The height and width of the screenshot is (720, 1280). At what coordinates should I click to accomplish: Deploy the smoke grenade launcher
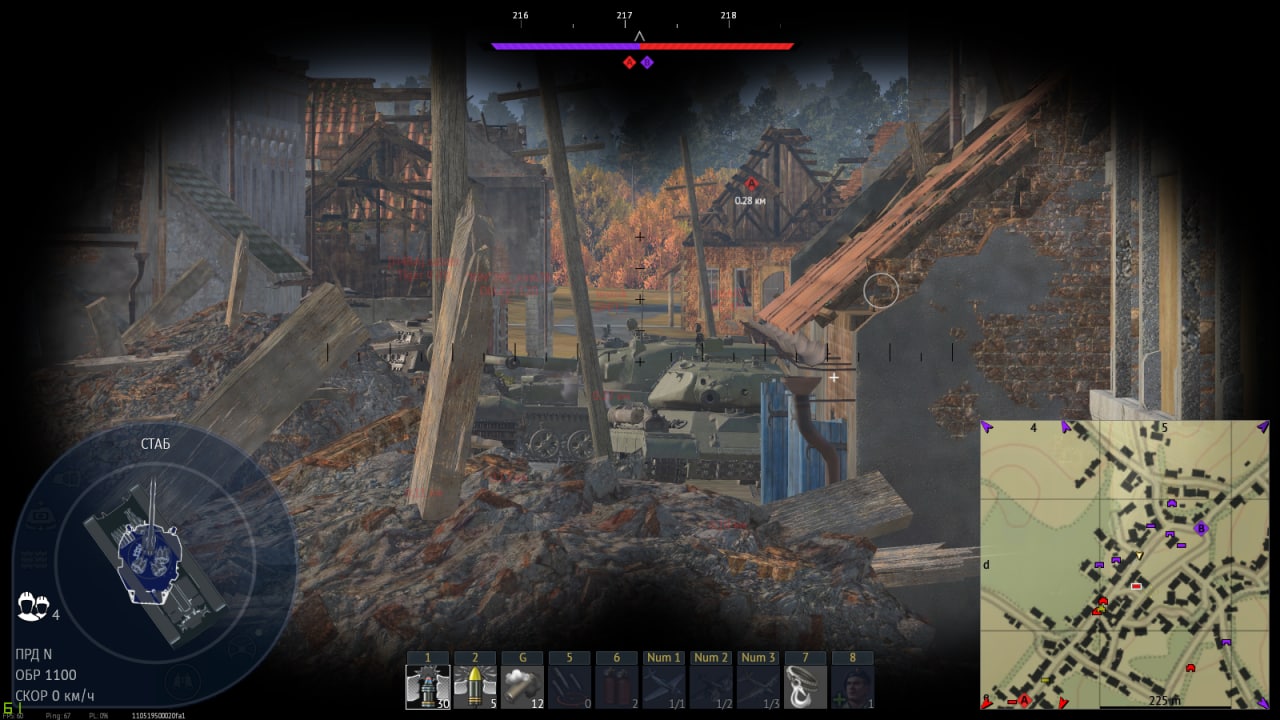521,687
